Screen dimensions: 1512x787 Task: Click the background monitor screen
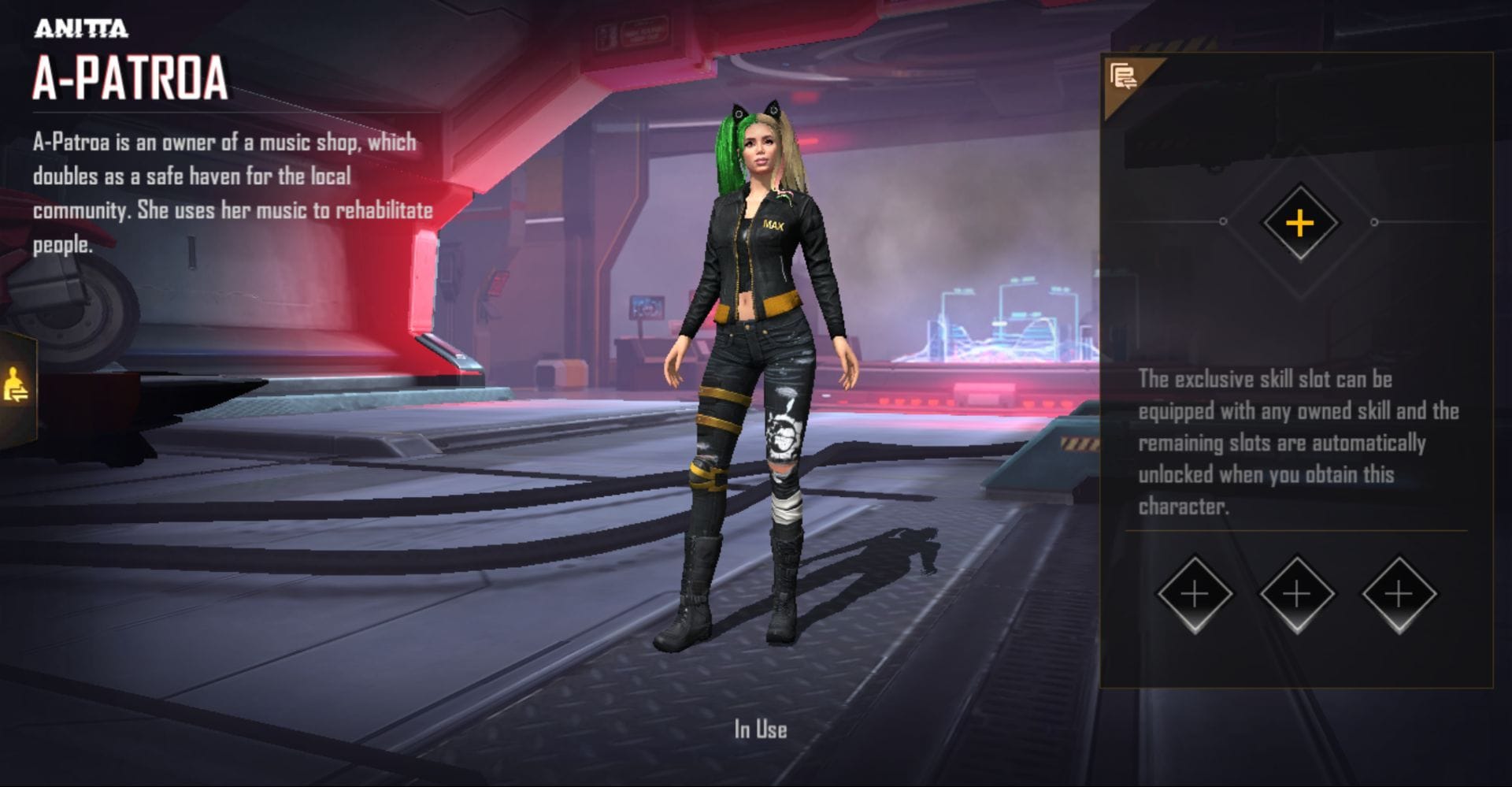coord(647,307)
